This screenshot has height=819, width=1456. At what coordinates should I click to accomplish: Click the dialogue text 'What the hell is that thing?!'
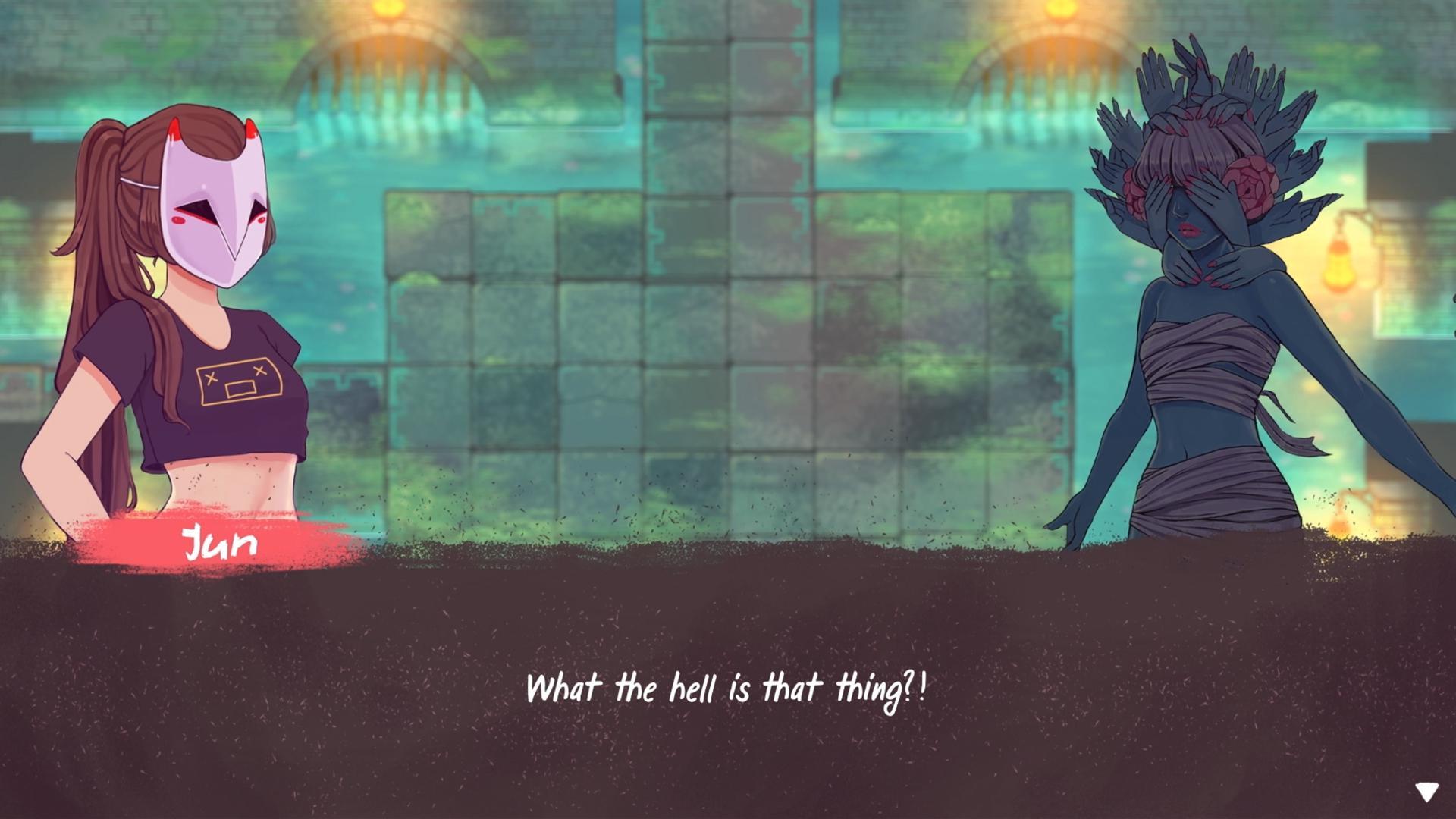coord(728,690)
